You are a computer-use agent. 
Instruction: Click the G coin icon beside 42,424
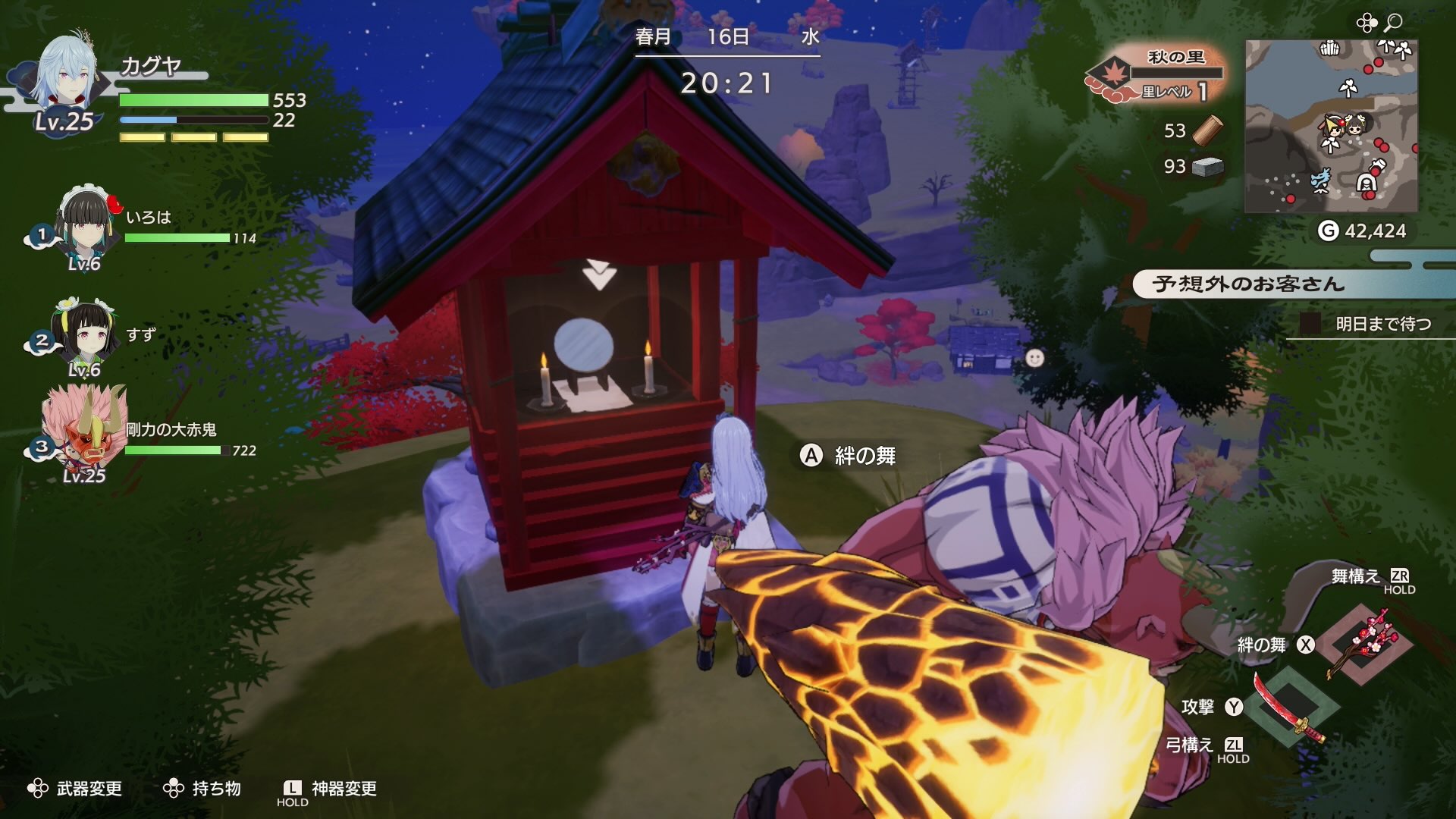coord(1329,228)
